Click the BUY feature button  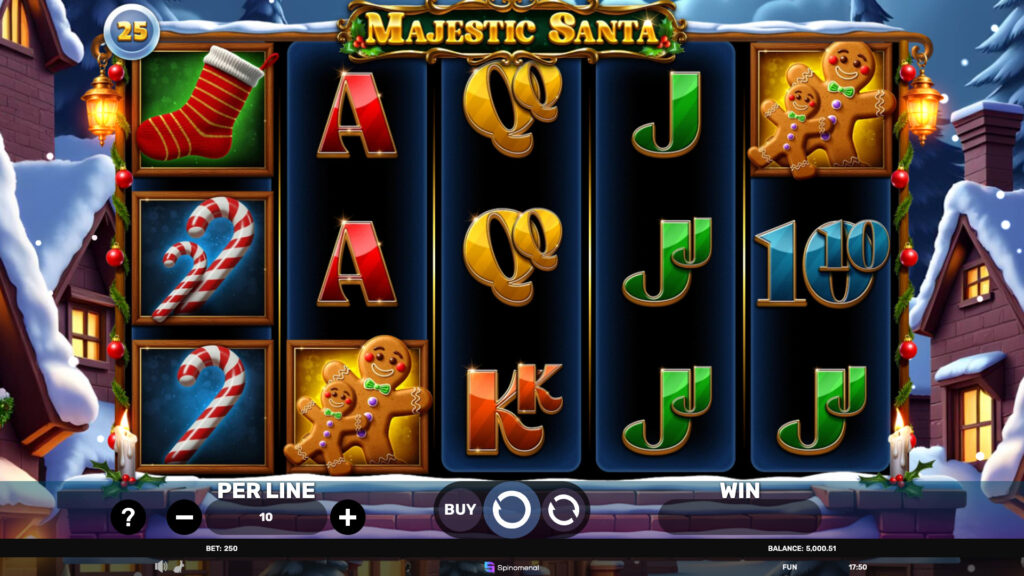pyautogui.click(x=460, y=510)
